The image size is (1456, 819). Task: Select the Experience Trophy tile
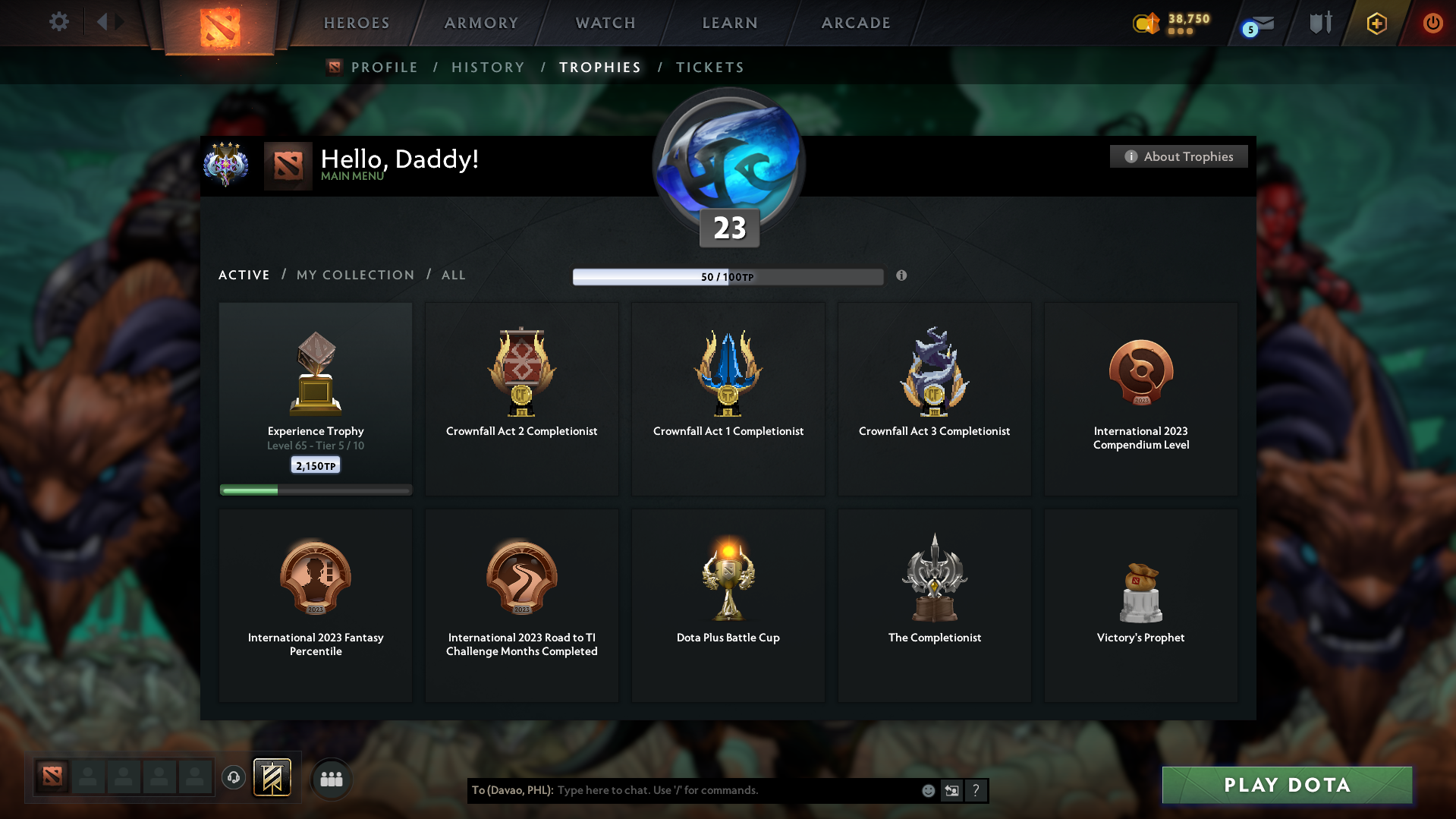click(315, 398)
